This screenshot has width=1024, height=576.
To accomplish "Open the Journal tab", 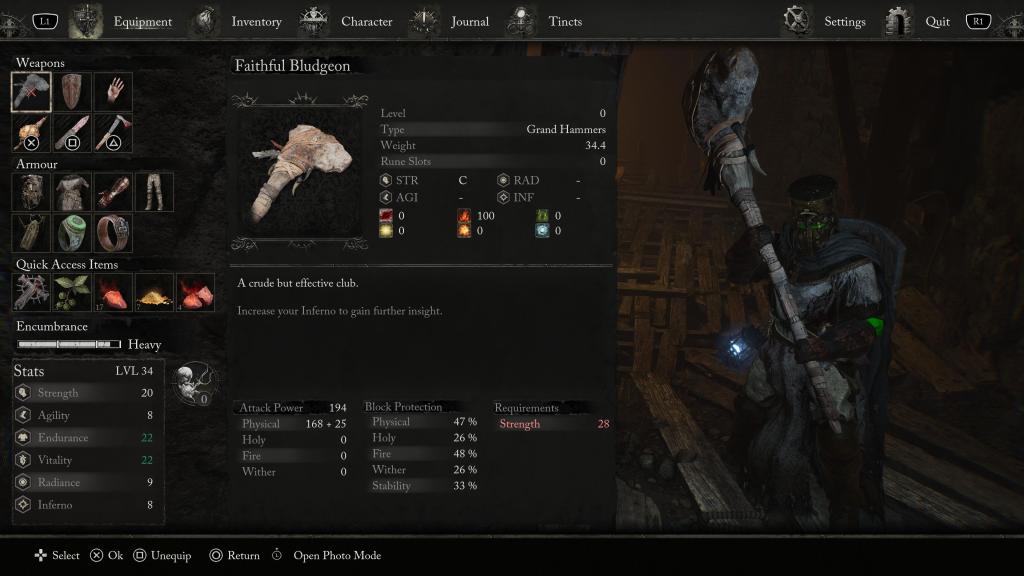I will (x=469, y=21).
